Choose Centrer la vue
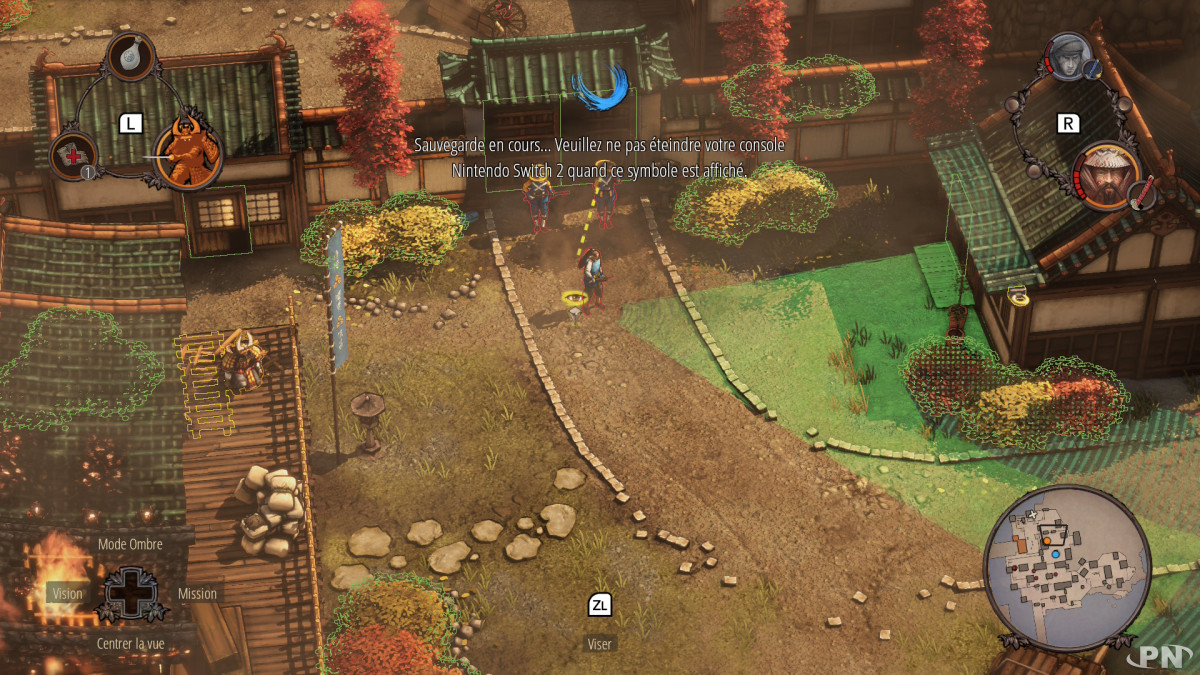 pyautogui.click(x=130, y=642)
